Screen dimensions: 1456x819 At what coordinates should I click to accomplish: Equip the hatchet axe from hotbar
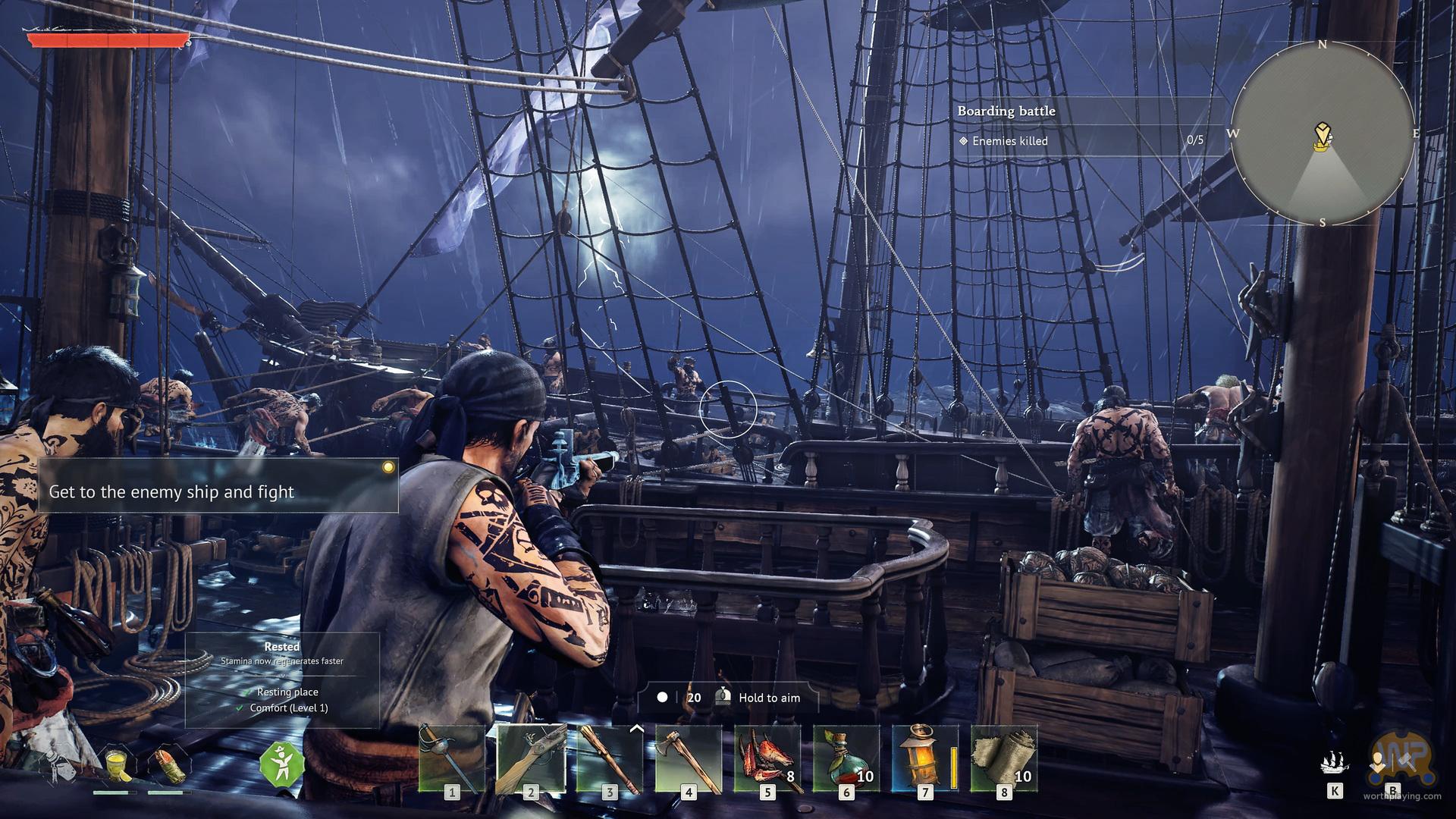(689, 759)
